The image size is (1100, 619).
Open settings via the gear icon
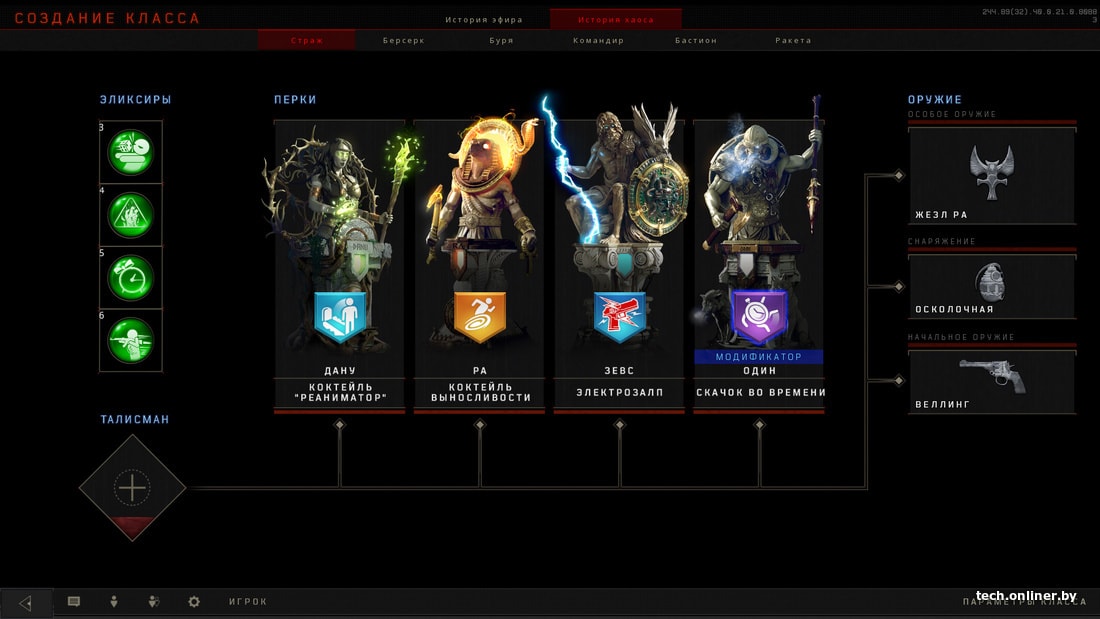(x=194, y=602)
